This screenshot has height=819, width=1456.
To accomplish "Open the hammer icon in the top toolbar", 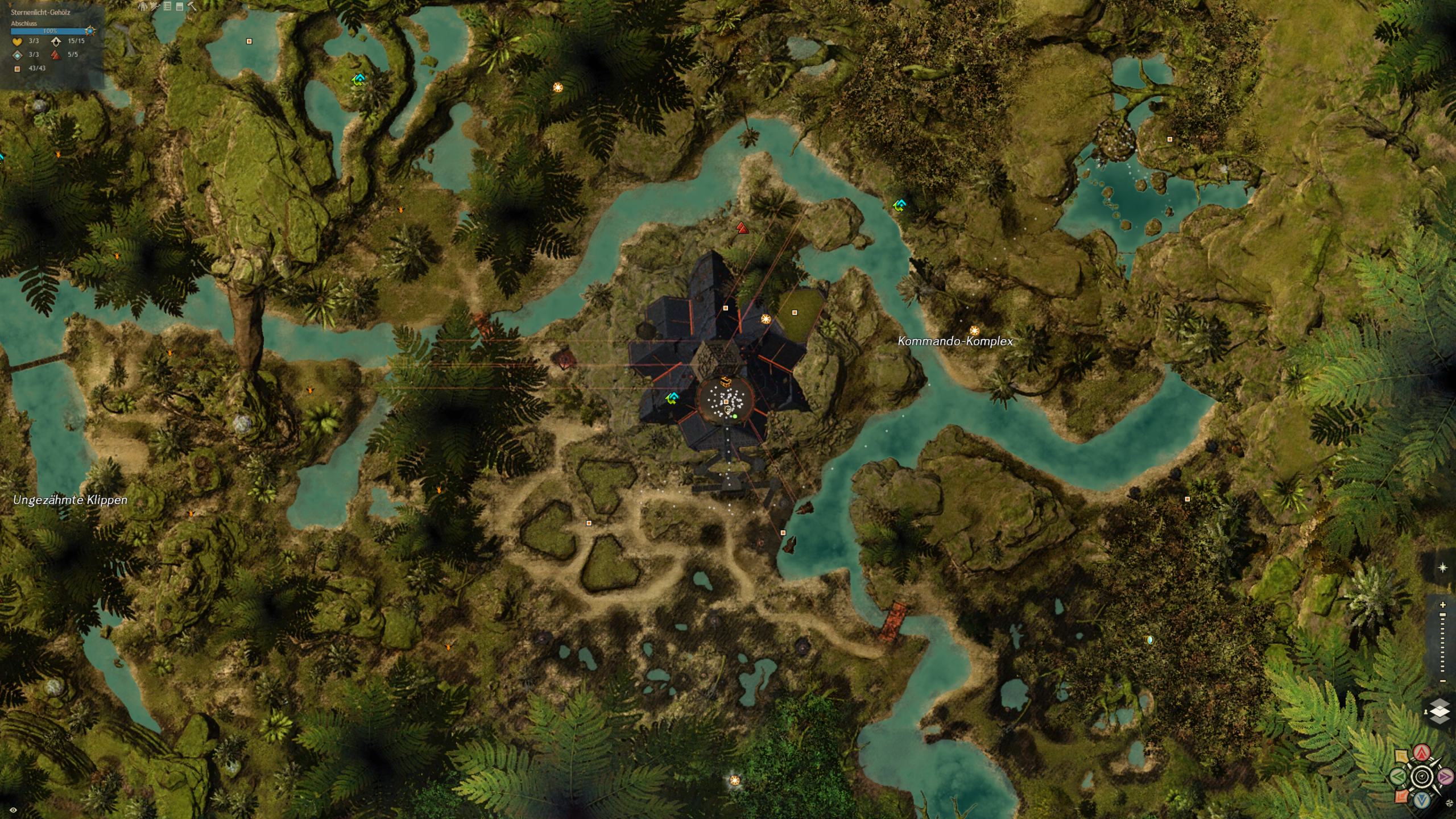I will pyautogui.click(x=192, y=7).
